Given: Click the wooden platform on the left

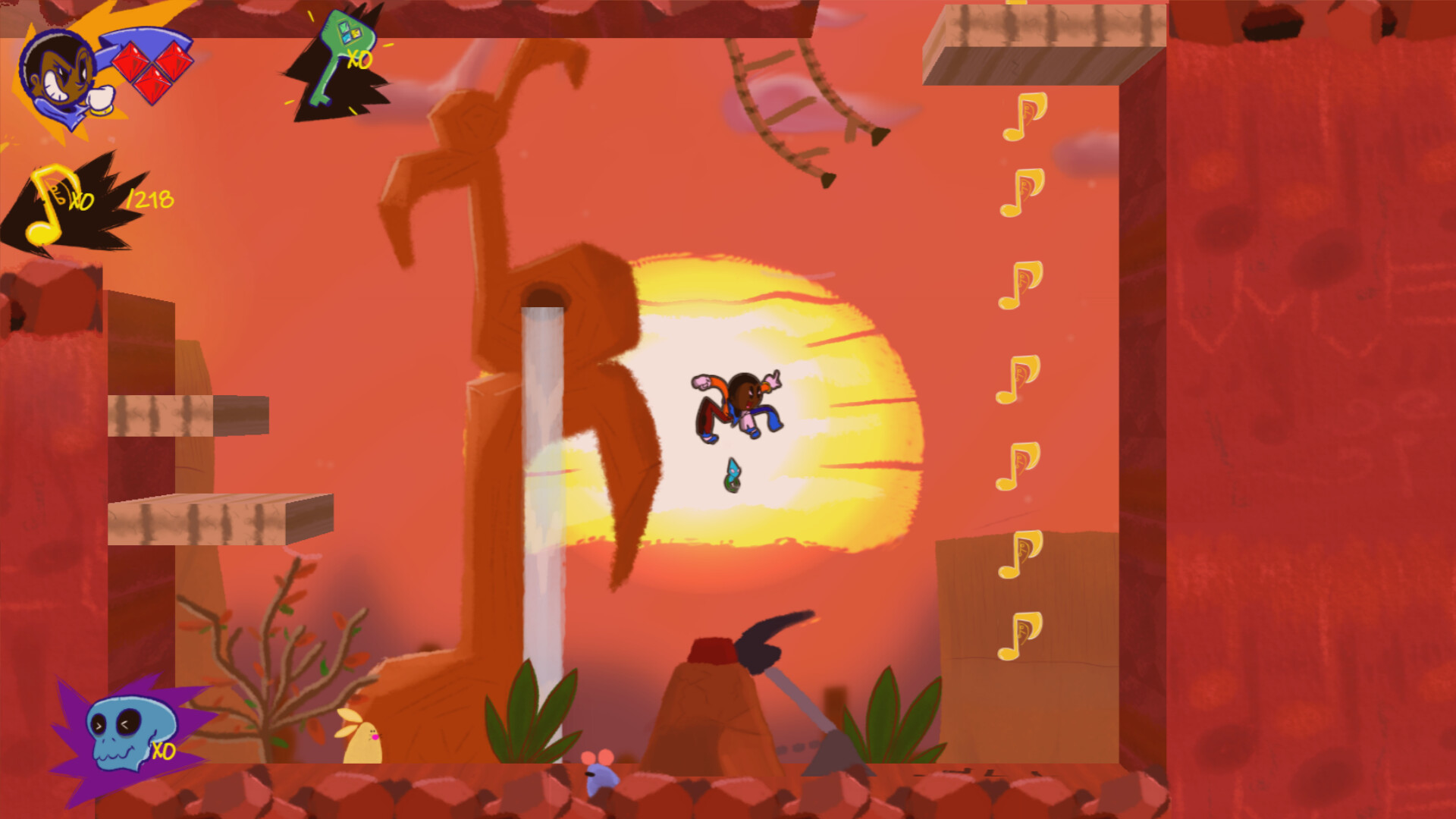Looking at the screenshot, I should pos(220,519).
